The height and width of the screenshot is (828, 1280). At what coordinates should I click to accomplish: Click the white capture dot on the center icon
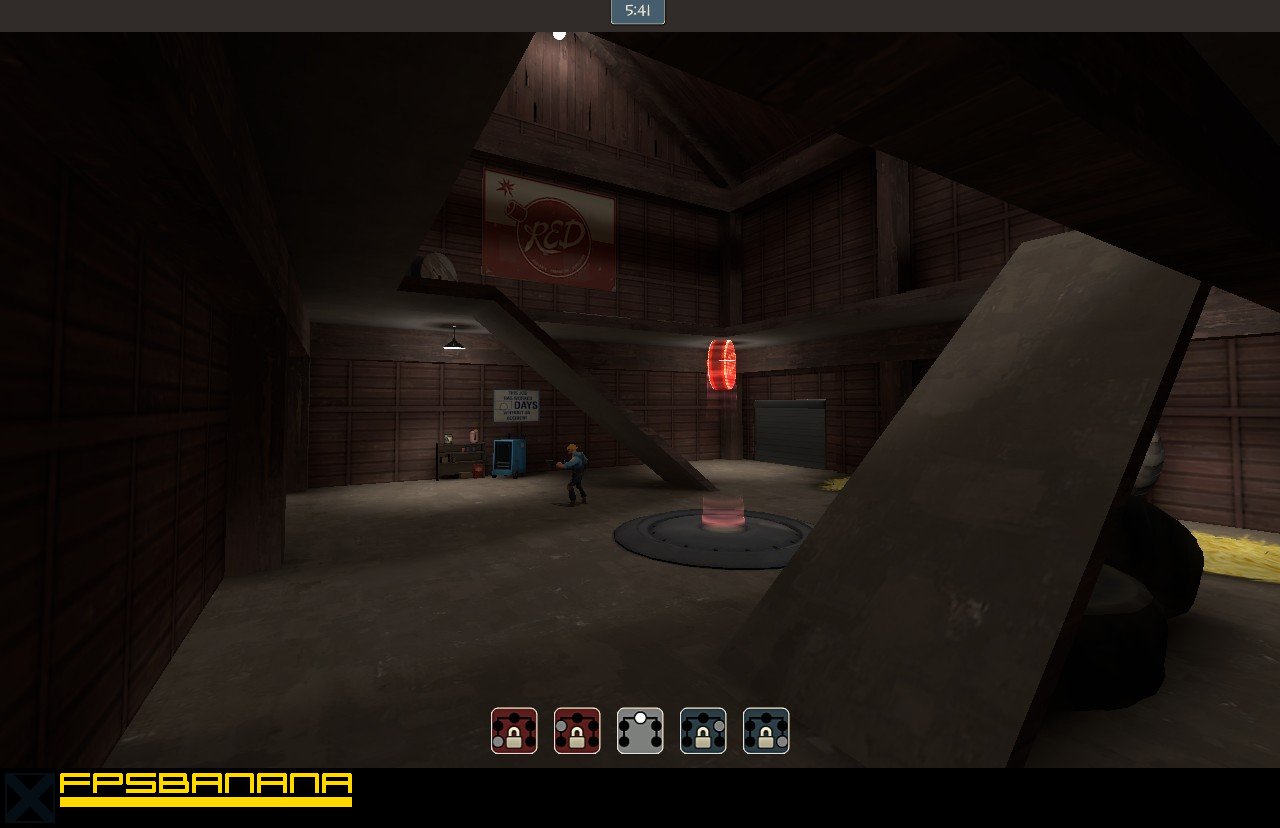pos(640,717)
